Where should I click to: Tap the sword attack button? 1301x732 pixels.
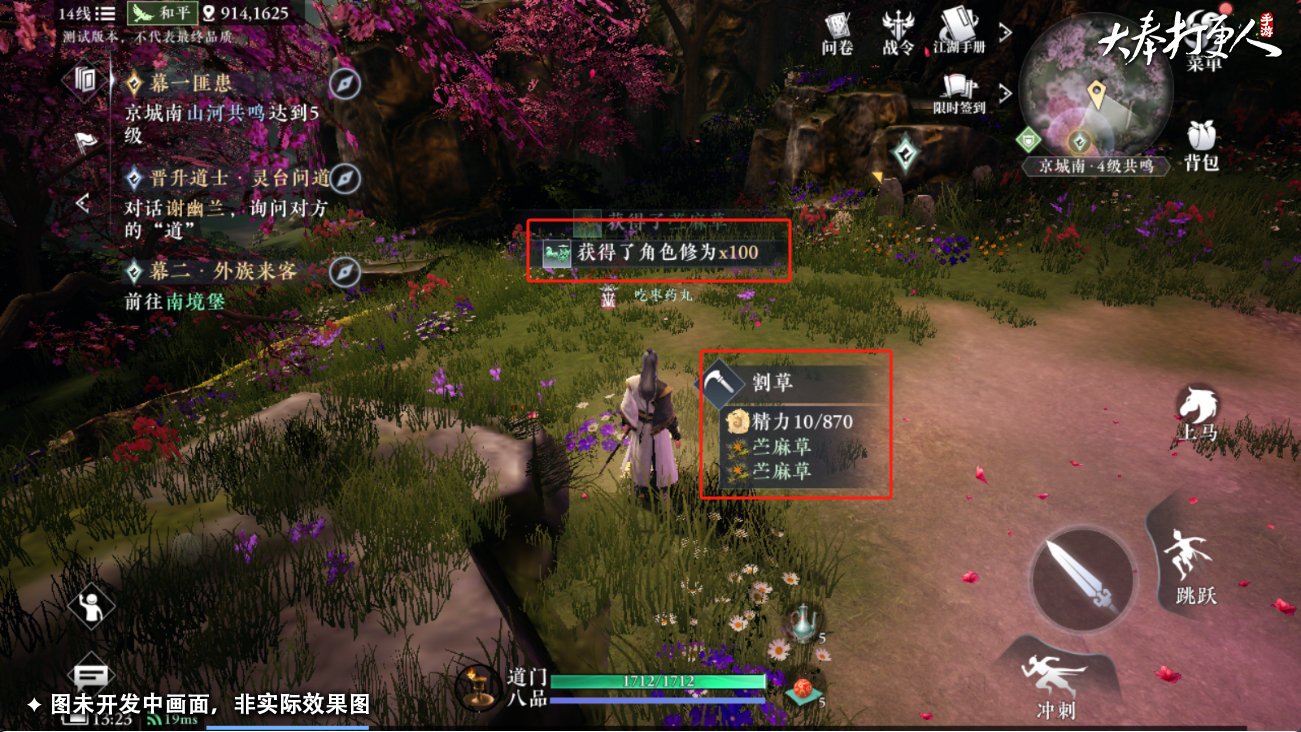pos(1082,580)
